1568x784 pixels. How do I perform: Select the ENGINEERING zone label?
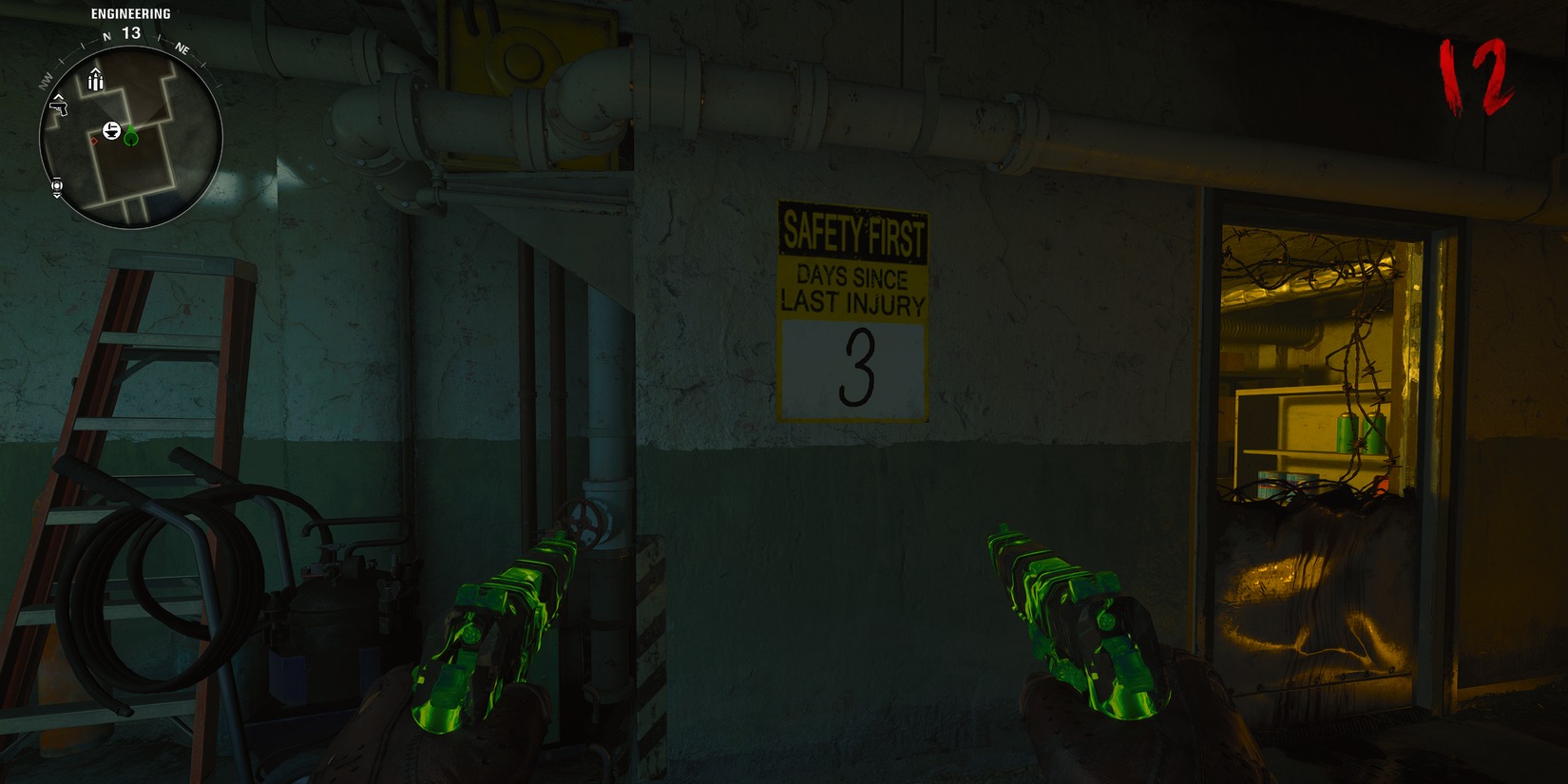point(130,13)
